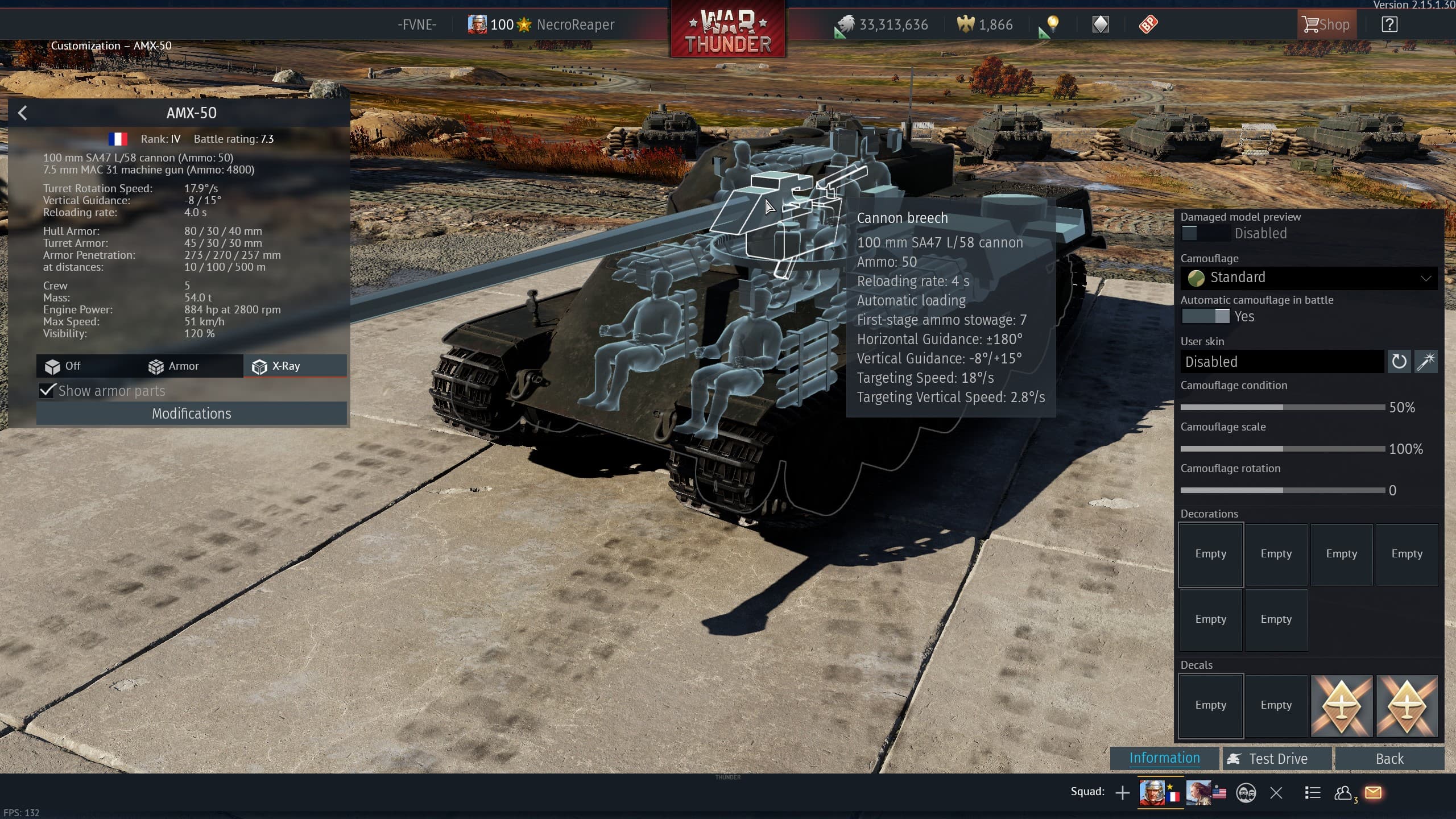Viewport: 1456px width, 819px height.
Task: Open the Modifications menu
Action: click(191, 413)
